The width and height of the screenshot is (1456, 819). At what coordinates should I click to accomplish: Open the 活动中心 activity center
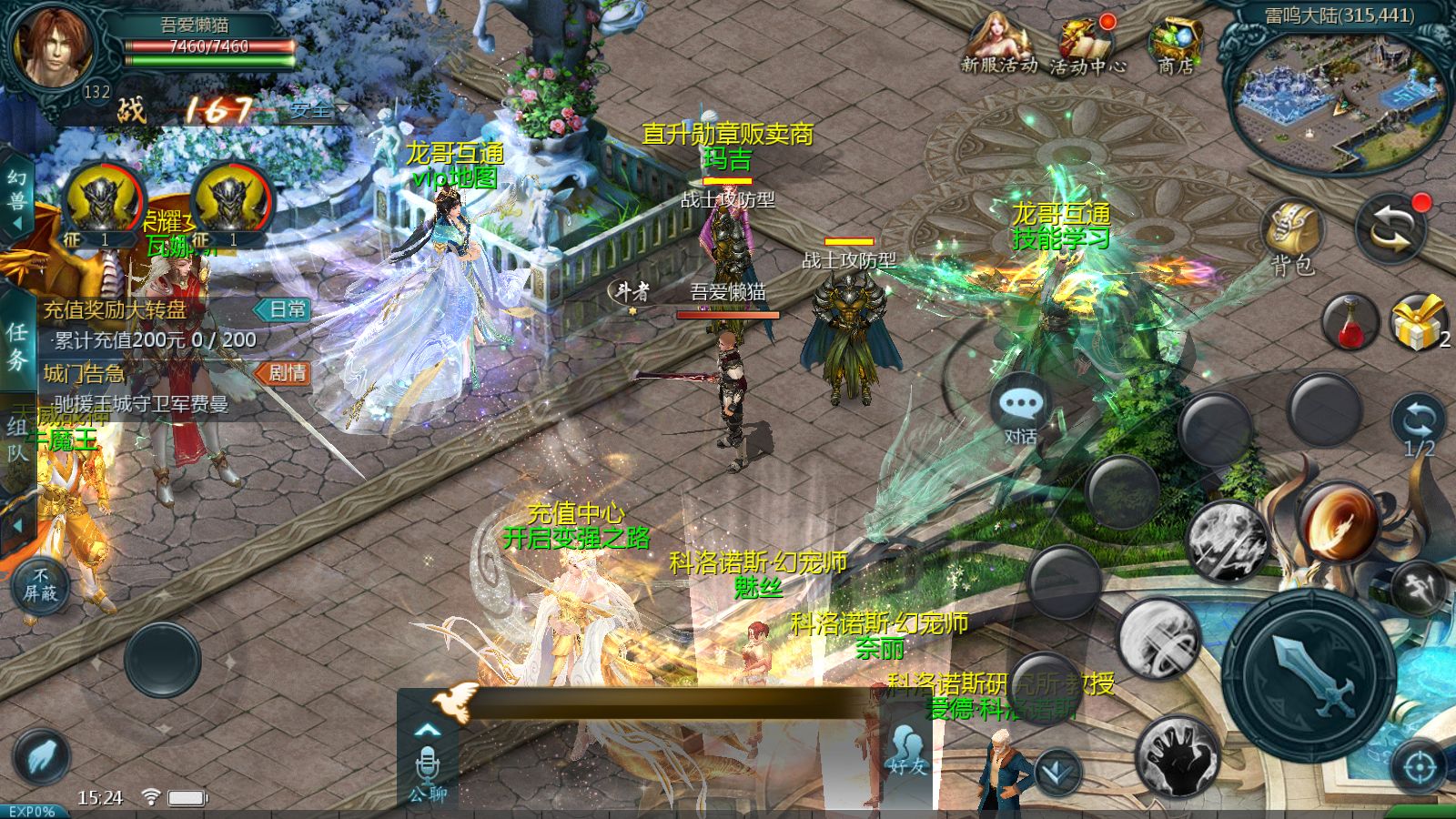pos(1087,44)
